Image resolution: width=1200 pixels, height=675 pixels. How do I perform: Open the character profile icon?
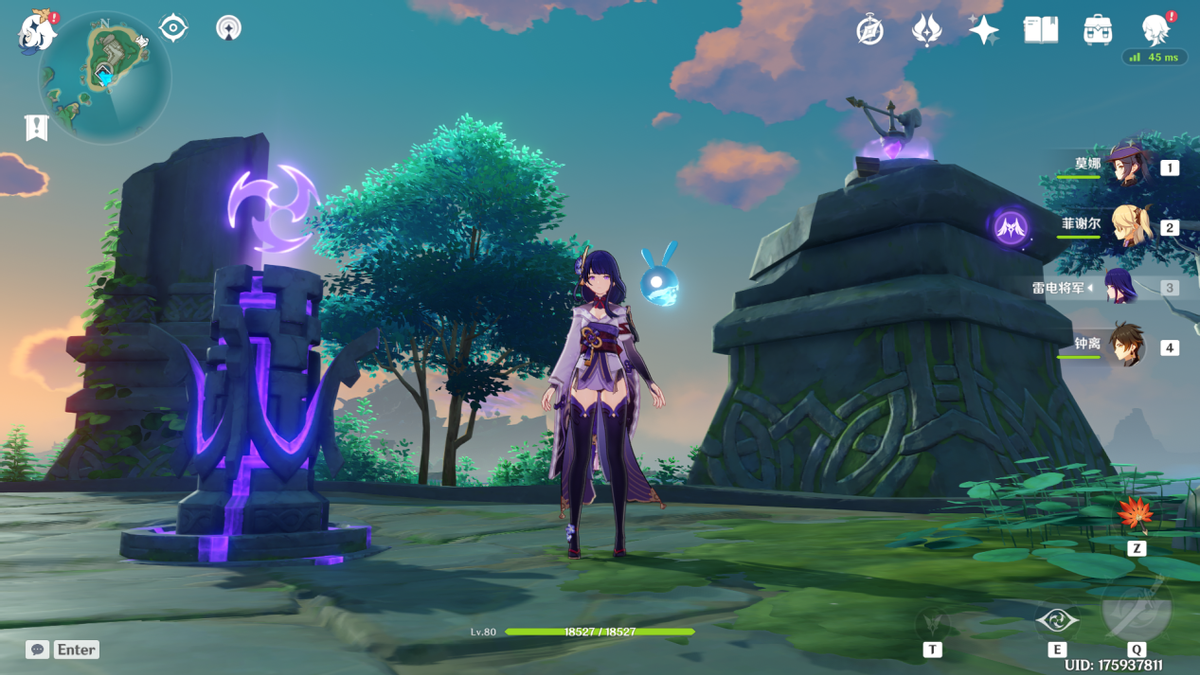coord(1155,30)
